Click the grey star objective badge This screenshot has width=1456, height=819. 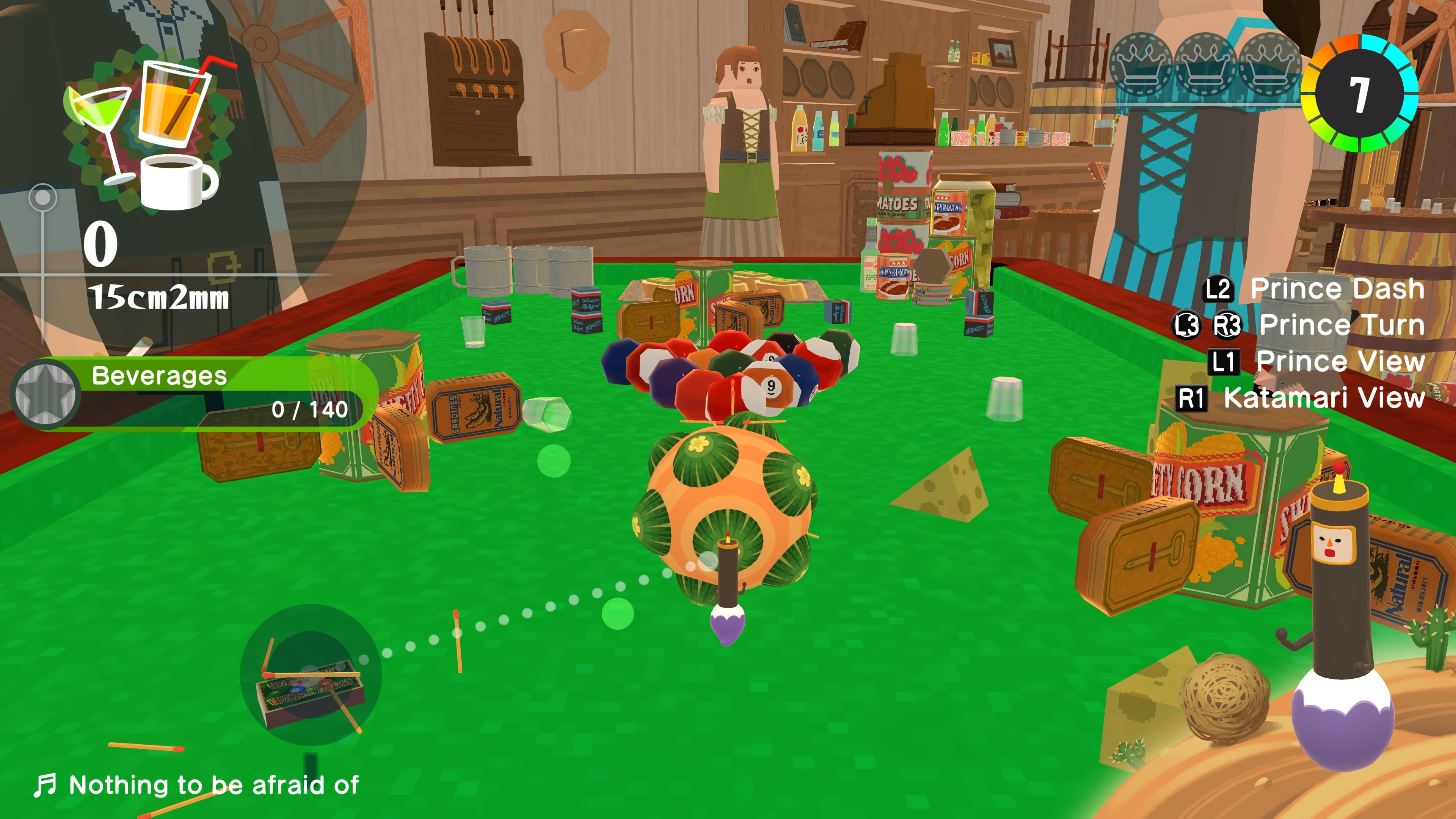[x=45, y=394]
